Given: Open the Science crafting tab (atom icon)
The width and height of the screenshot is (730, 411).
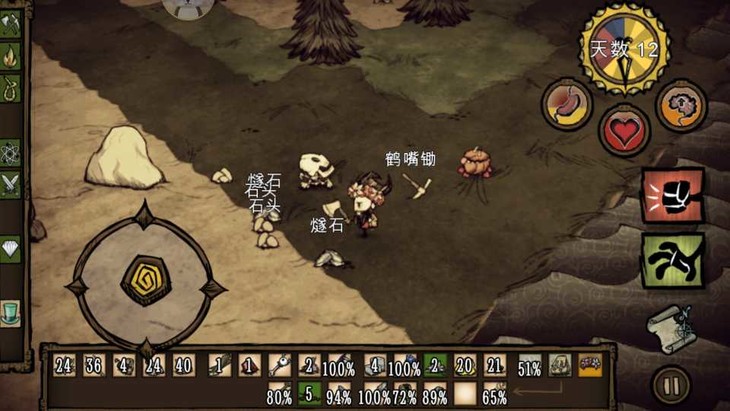Looking at the screenshot, I should (10, 152).
